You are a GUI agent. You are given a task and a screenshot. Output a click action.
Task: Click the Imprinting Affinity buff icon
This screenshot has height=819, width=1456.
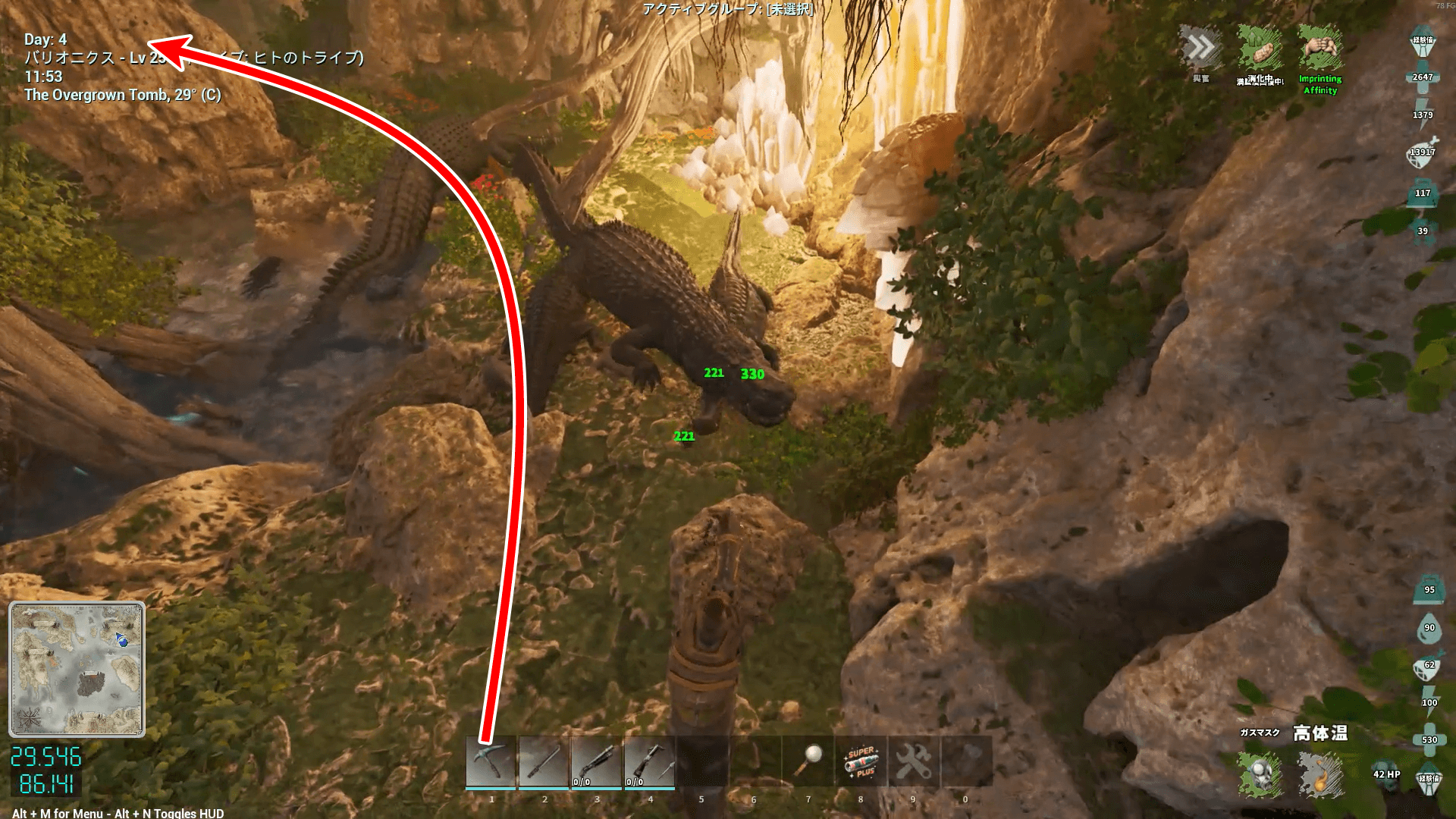pyautogui.click(x=1320, y=49)
